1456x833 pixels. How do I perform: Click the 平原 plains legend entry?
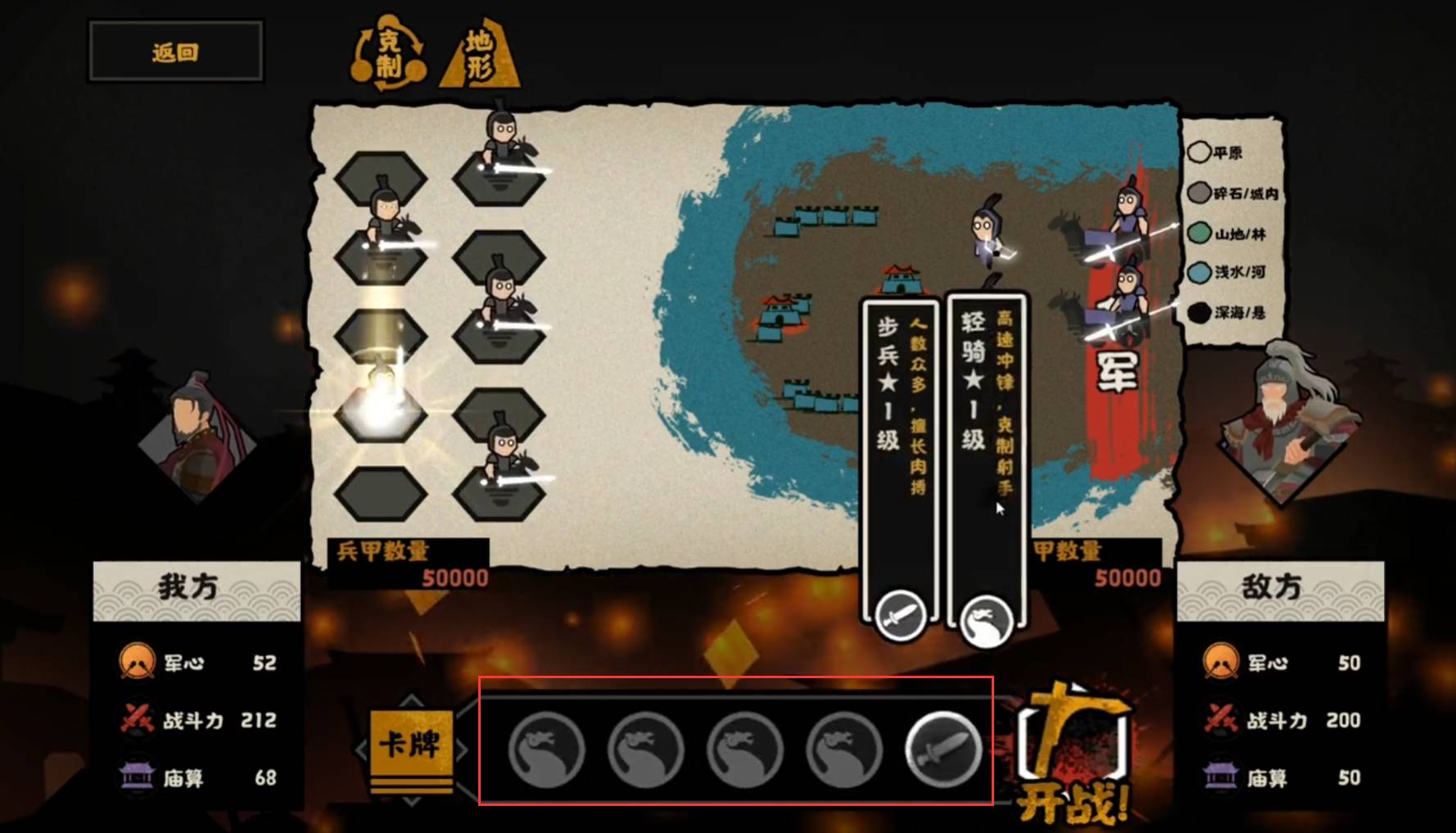(1216, 152)
